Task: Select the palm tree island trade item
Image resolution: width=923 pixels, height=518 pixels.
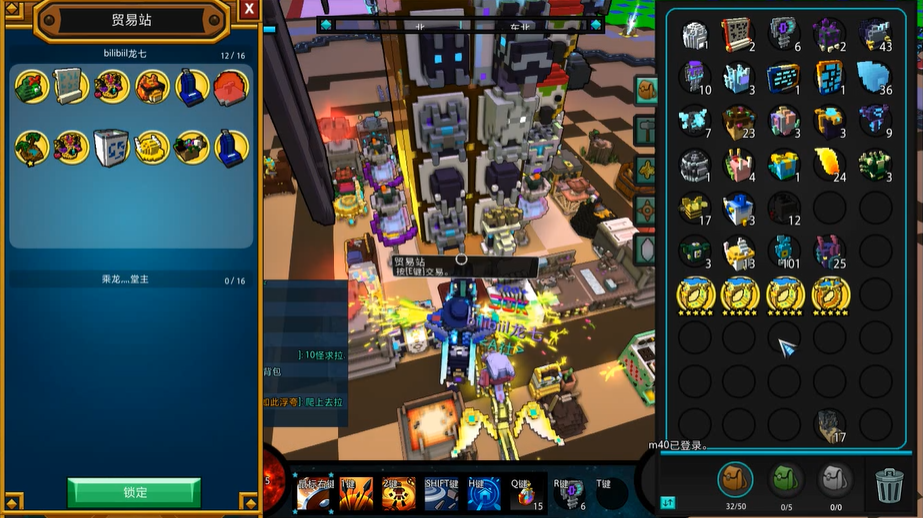Action: [x=32, y=147]
